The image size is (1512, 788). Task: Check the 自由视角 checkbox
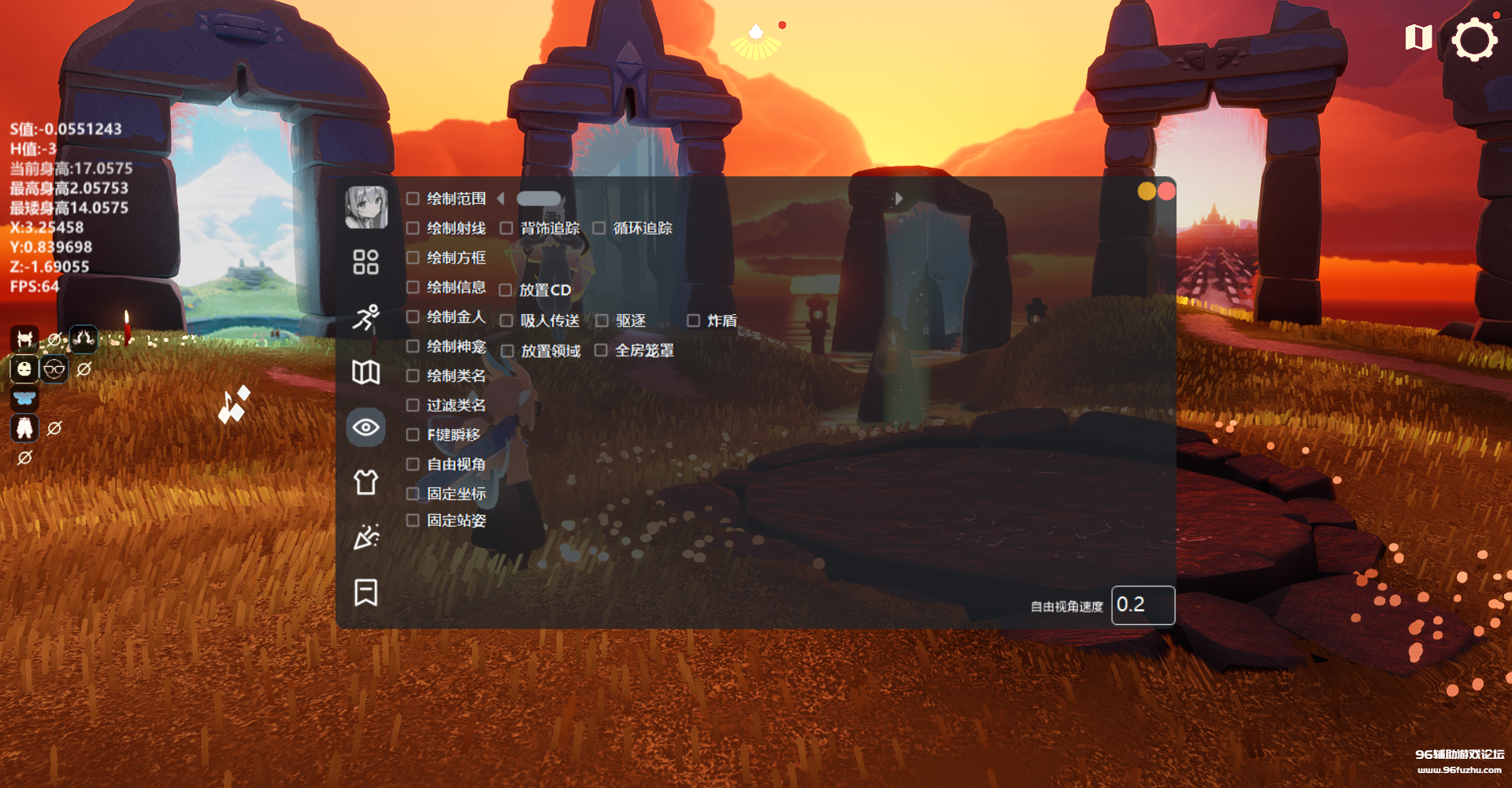pyautogui.click(x=412, y=464)
